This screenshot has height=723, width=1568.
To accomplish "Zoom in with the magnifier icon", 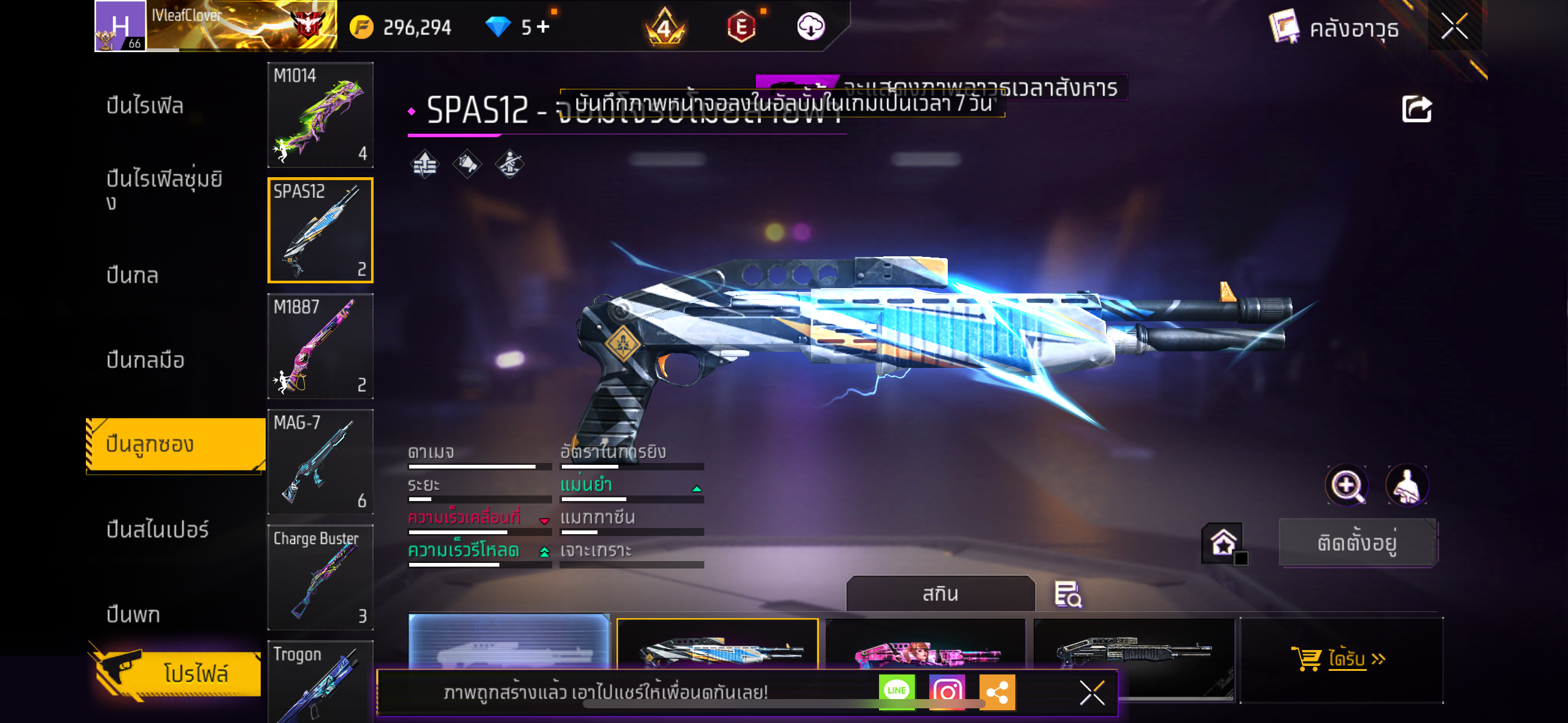I will 1347,485.
